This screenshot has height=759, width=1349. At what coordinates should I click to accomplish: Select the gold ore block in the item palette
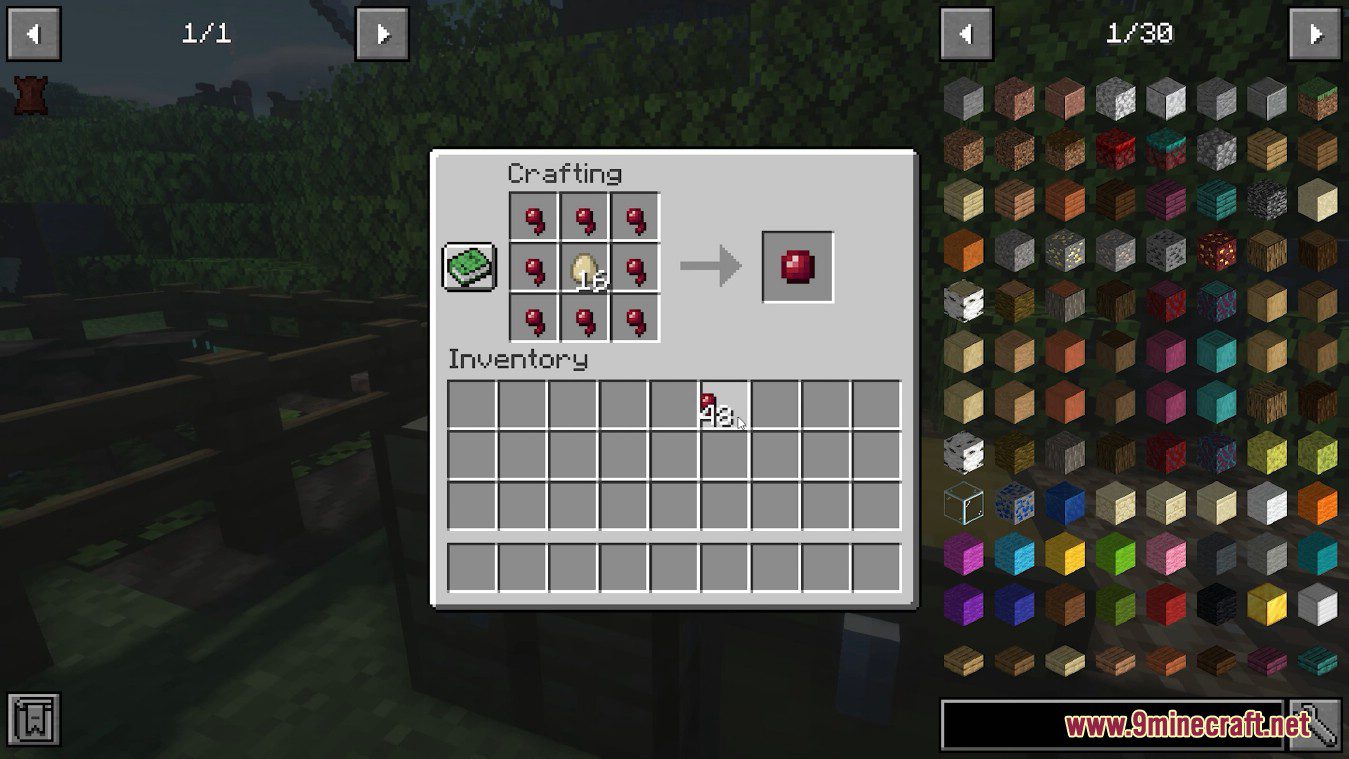(x=1066, y=251)
